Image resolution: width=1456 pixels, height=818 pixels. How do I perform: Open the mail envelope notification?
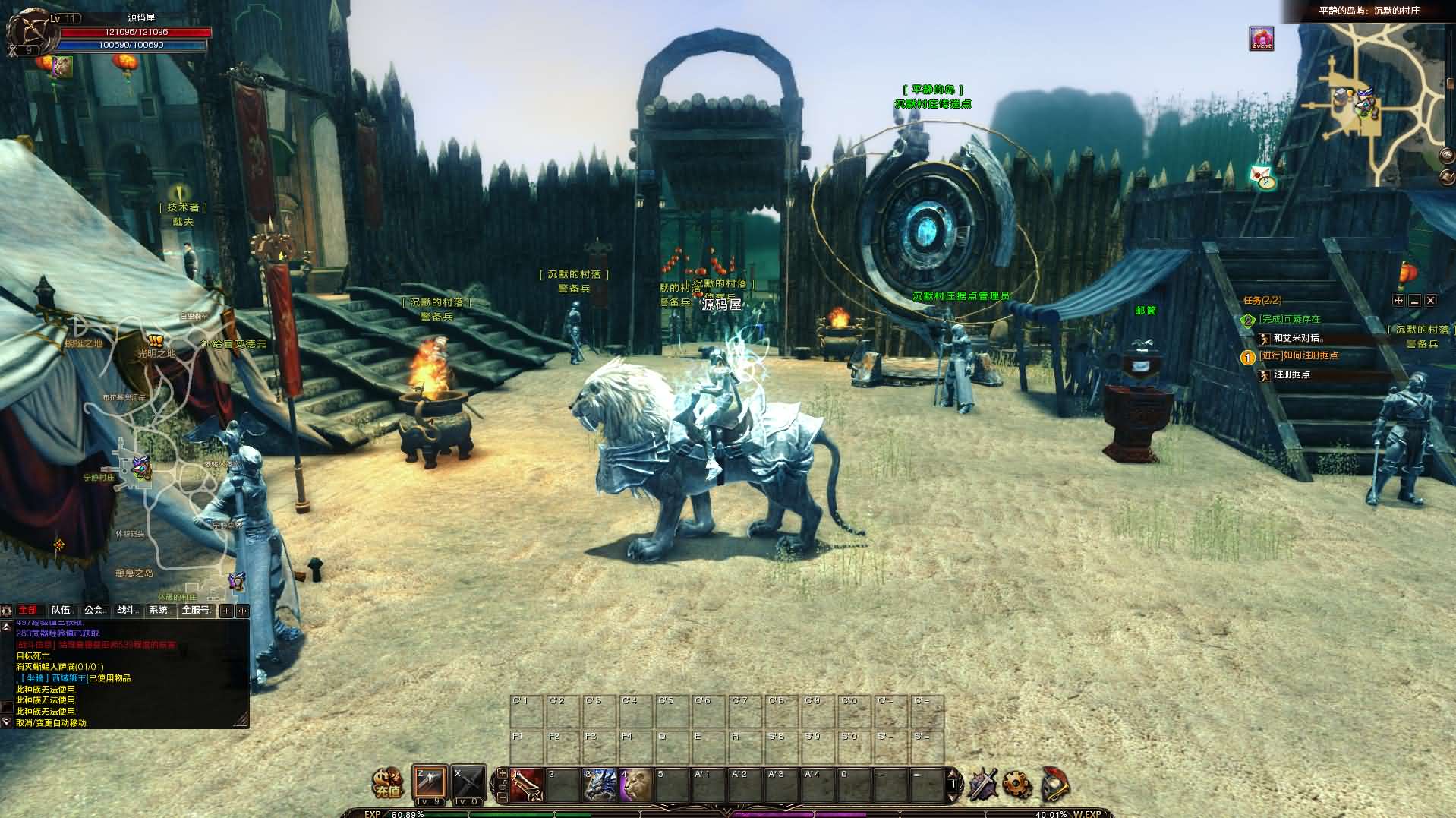1262,176
